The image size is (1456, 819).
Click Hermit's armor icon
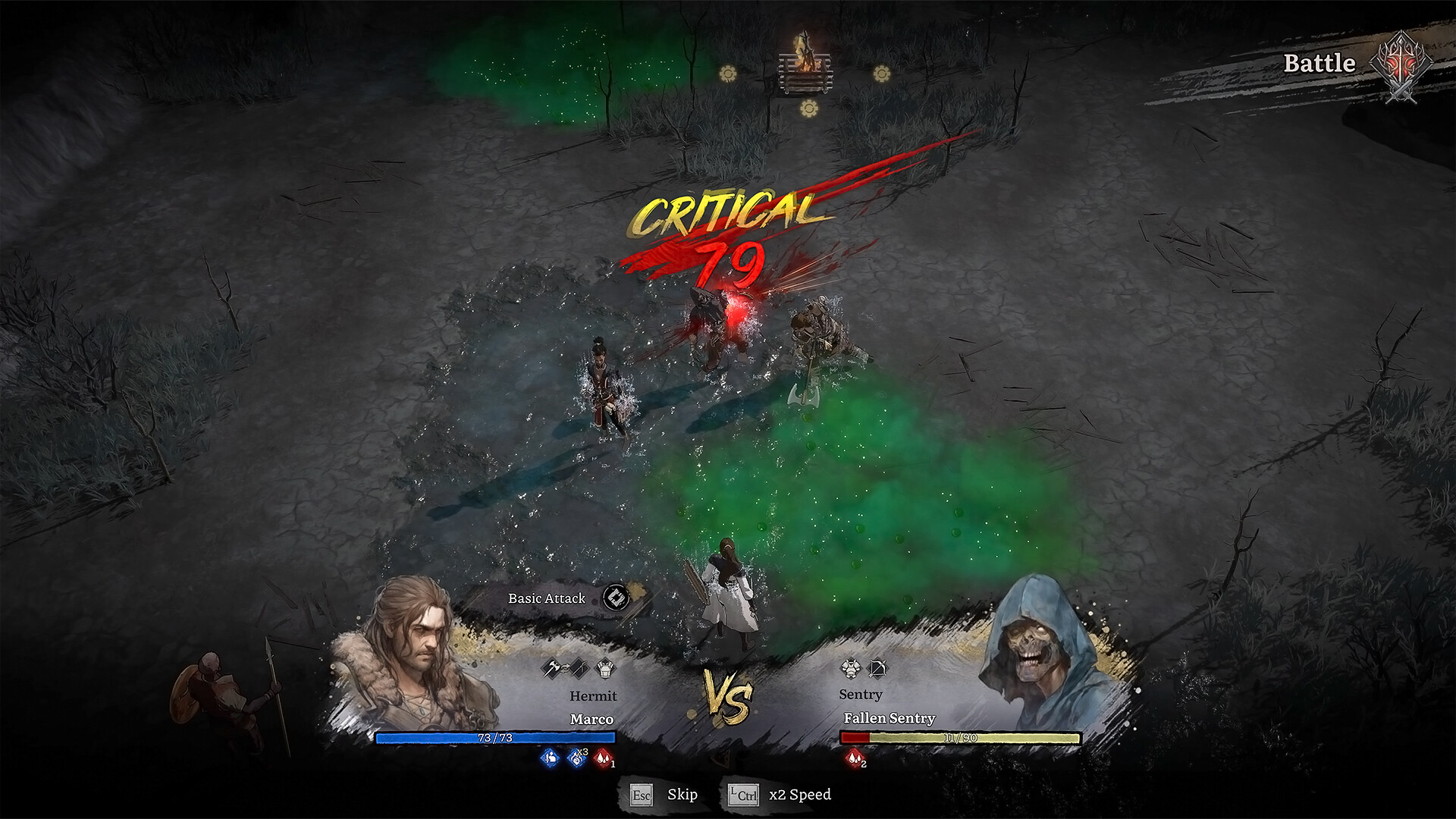(x=606, y=669)
